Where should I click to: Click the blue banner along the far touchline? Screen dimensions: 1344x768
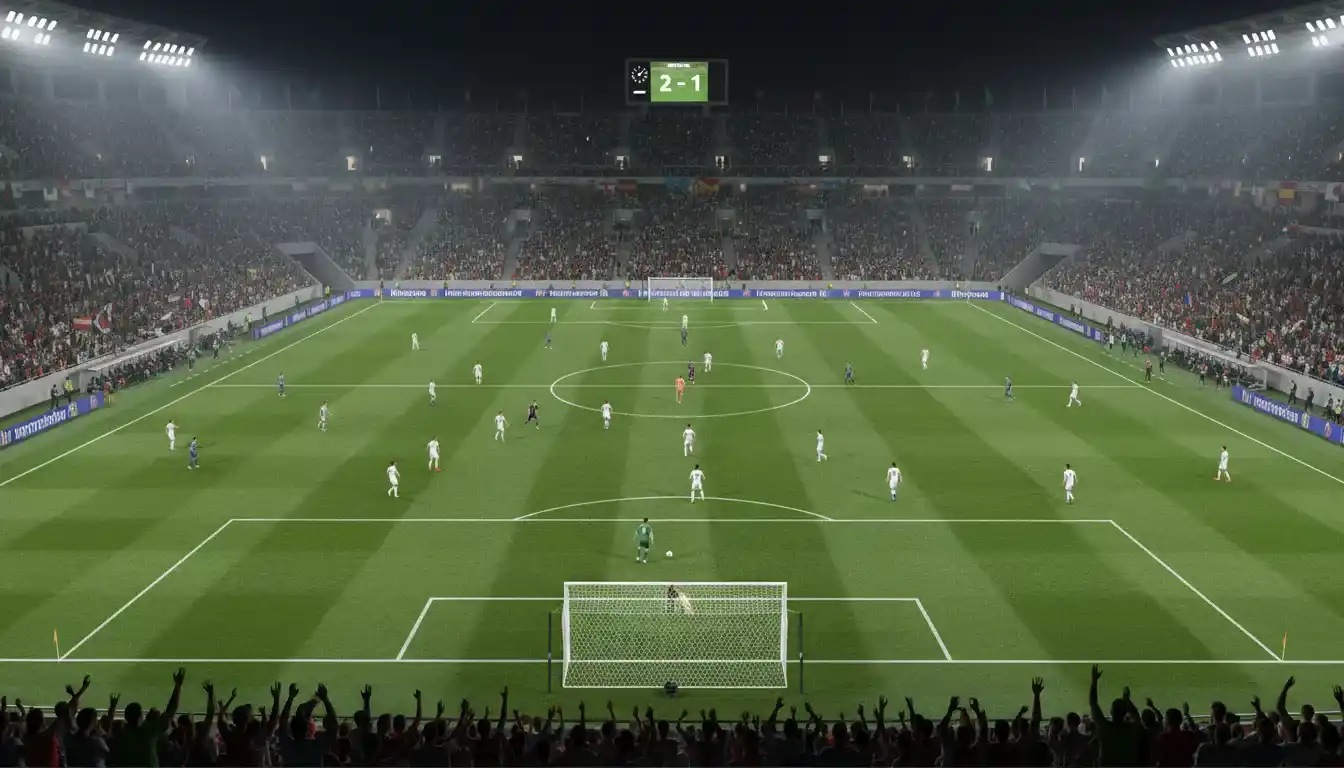[672, 295]
